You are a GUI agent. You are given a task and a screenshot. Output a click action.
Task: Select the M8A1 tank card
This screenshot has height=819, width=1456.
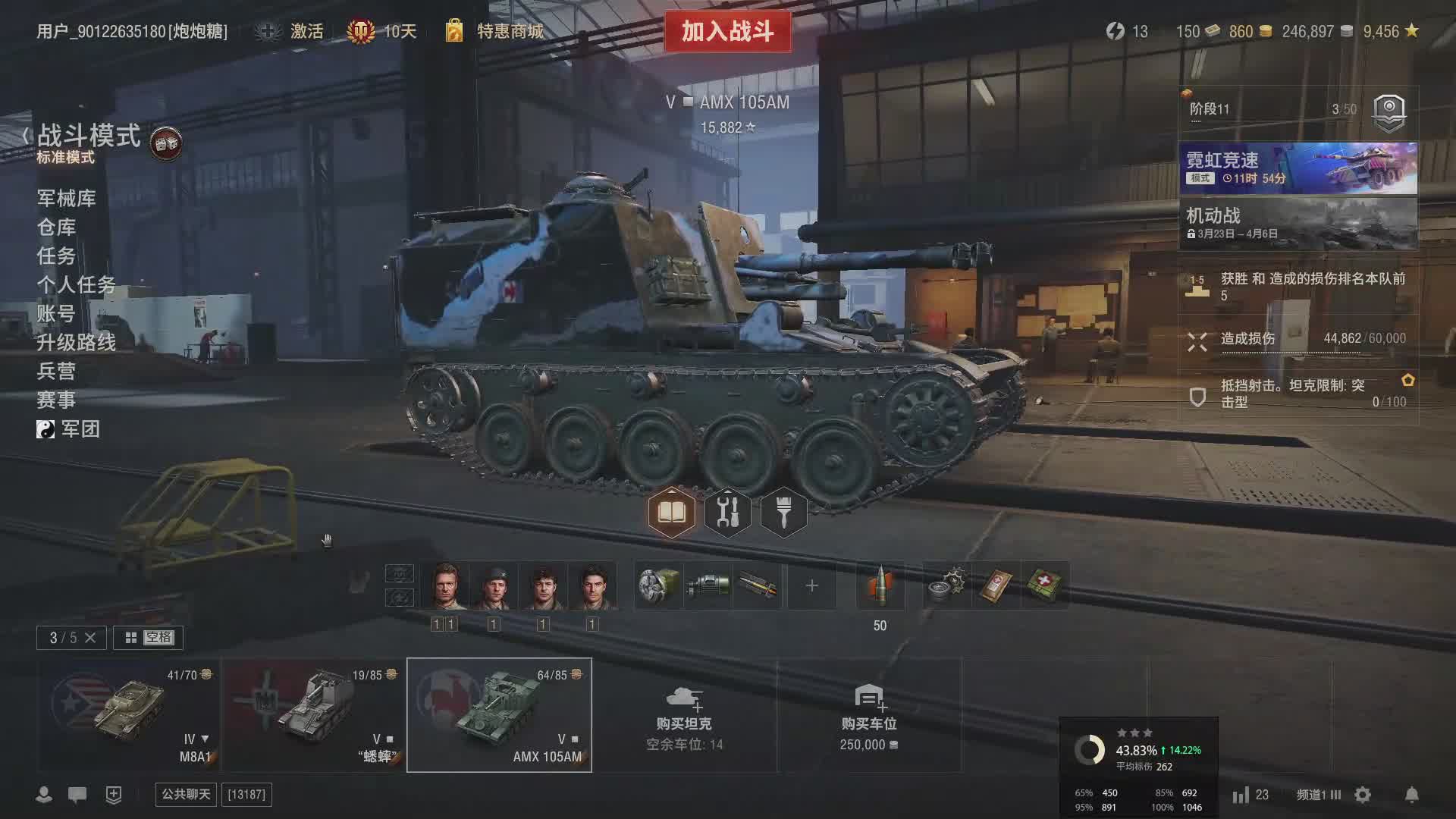tap(129, 715)
